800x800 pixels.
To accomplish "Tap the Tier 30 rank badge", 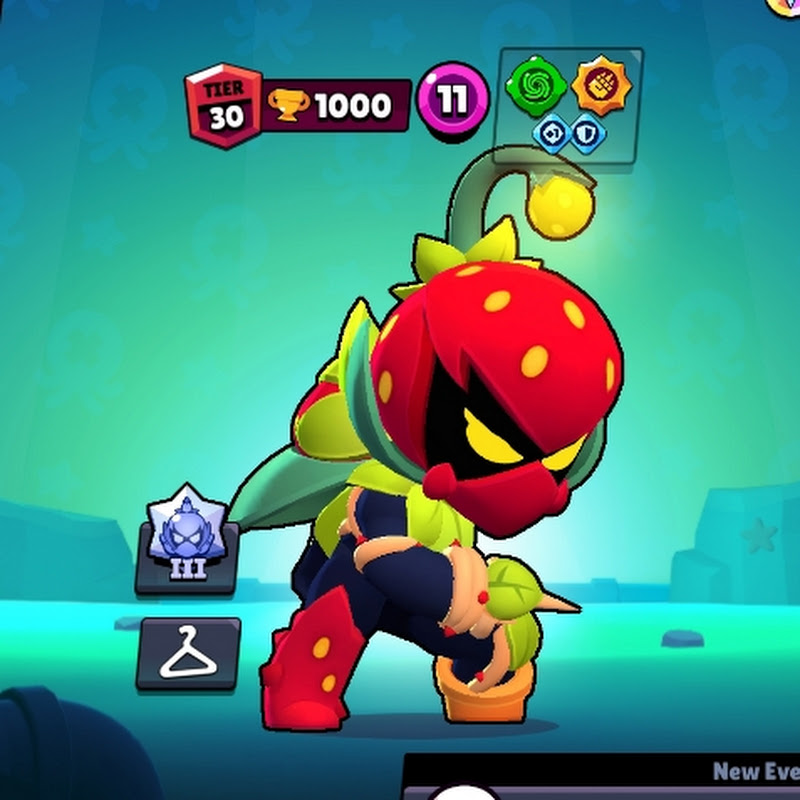I will tap(223, 106).
